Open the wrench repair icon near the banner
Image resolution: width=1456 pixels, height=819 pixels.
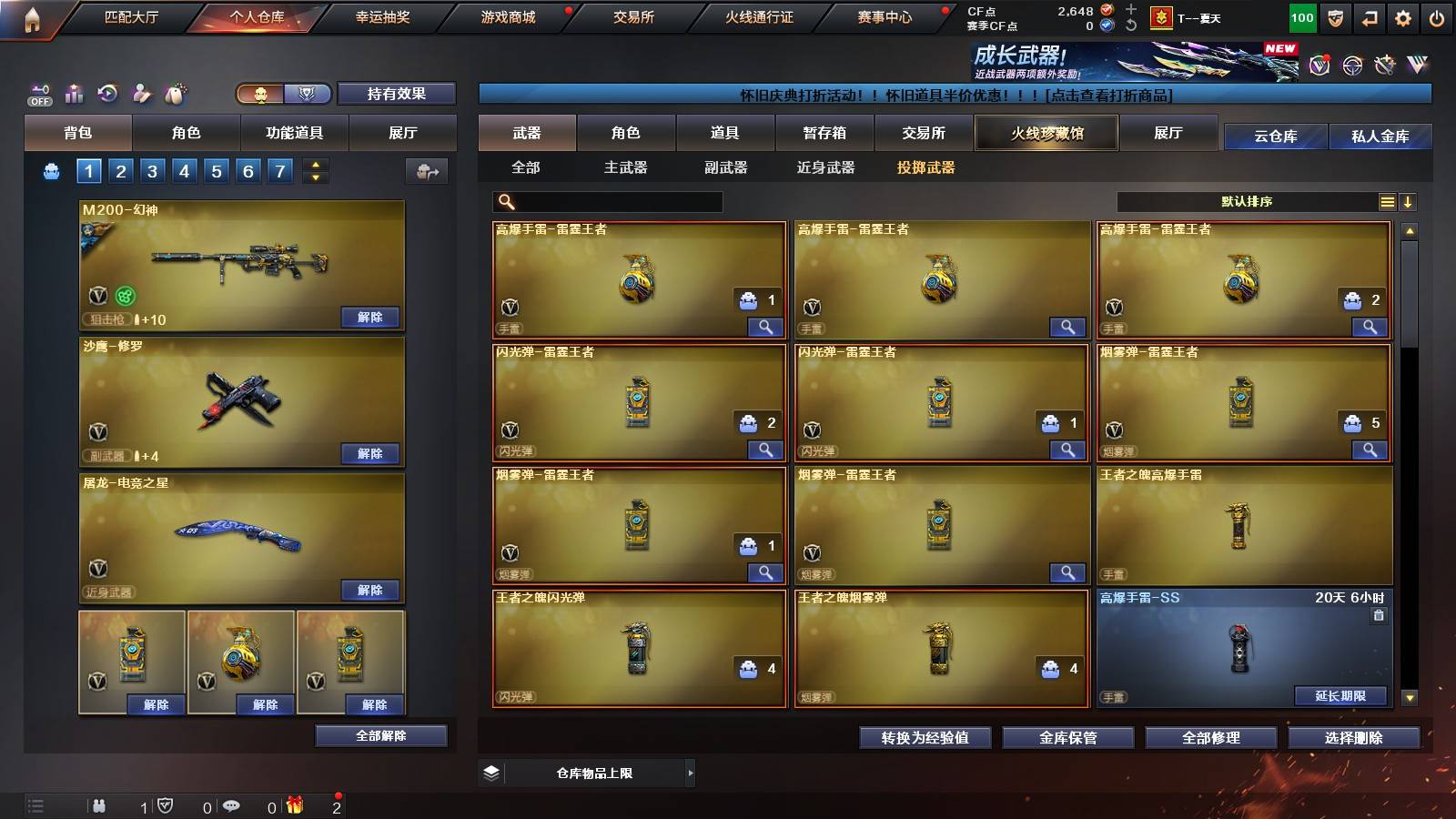pos(1385,66)
